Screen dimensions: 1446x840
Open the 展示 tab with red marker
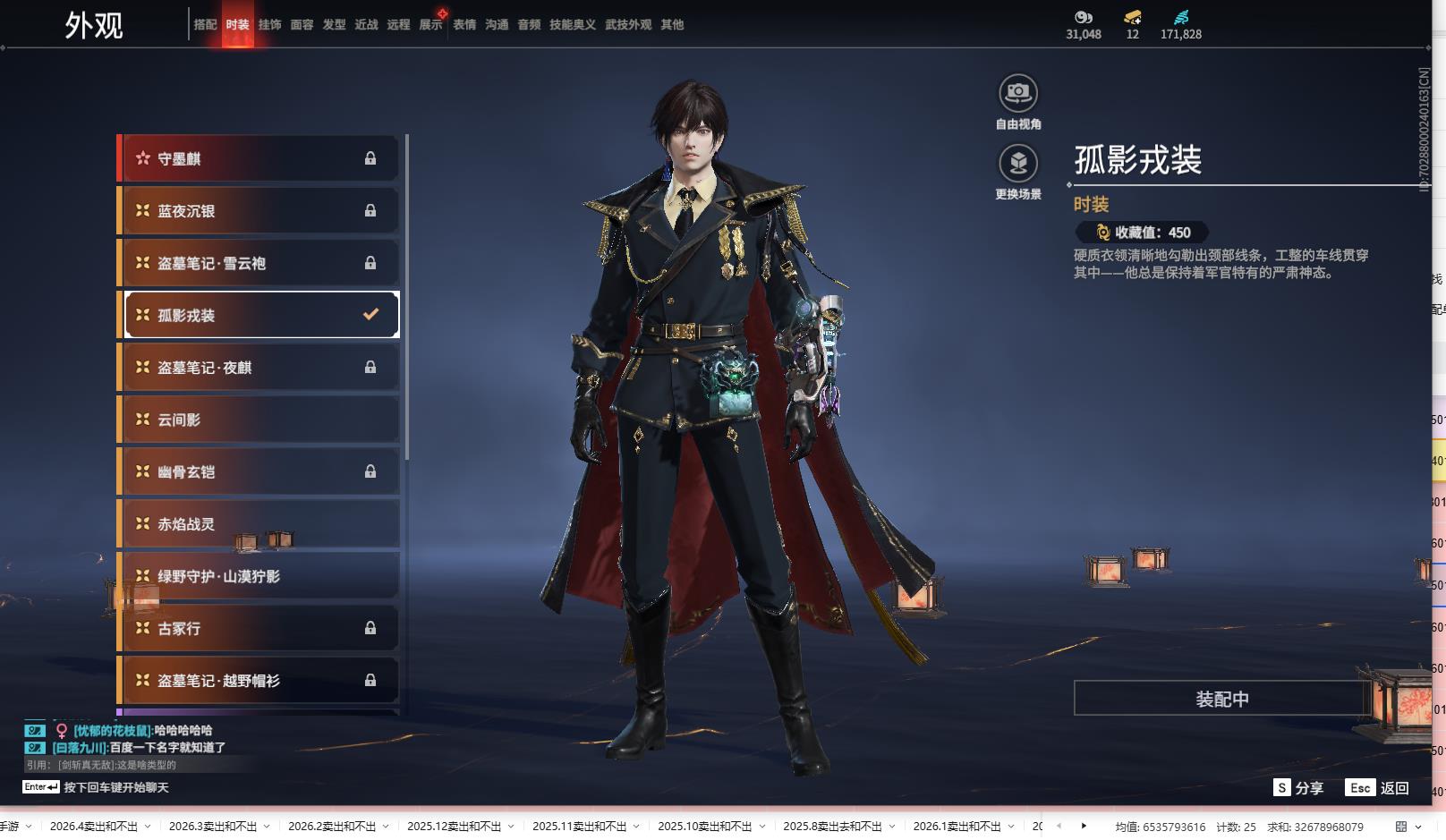(430, 25)
